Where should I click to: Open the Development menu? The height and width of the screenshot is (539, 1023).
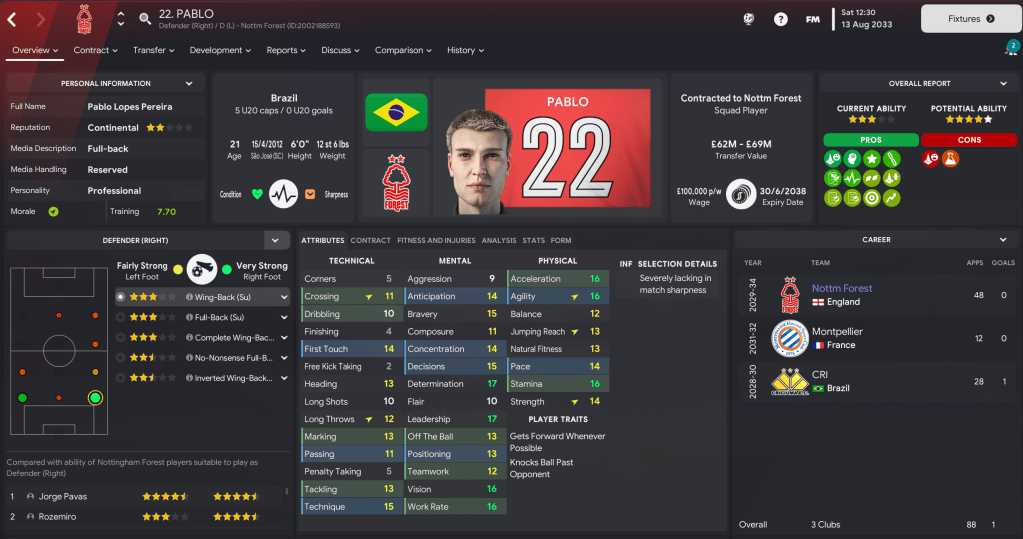pos(221,50)
